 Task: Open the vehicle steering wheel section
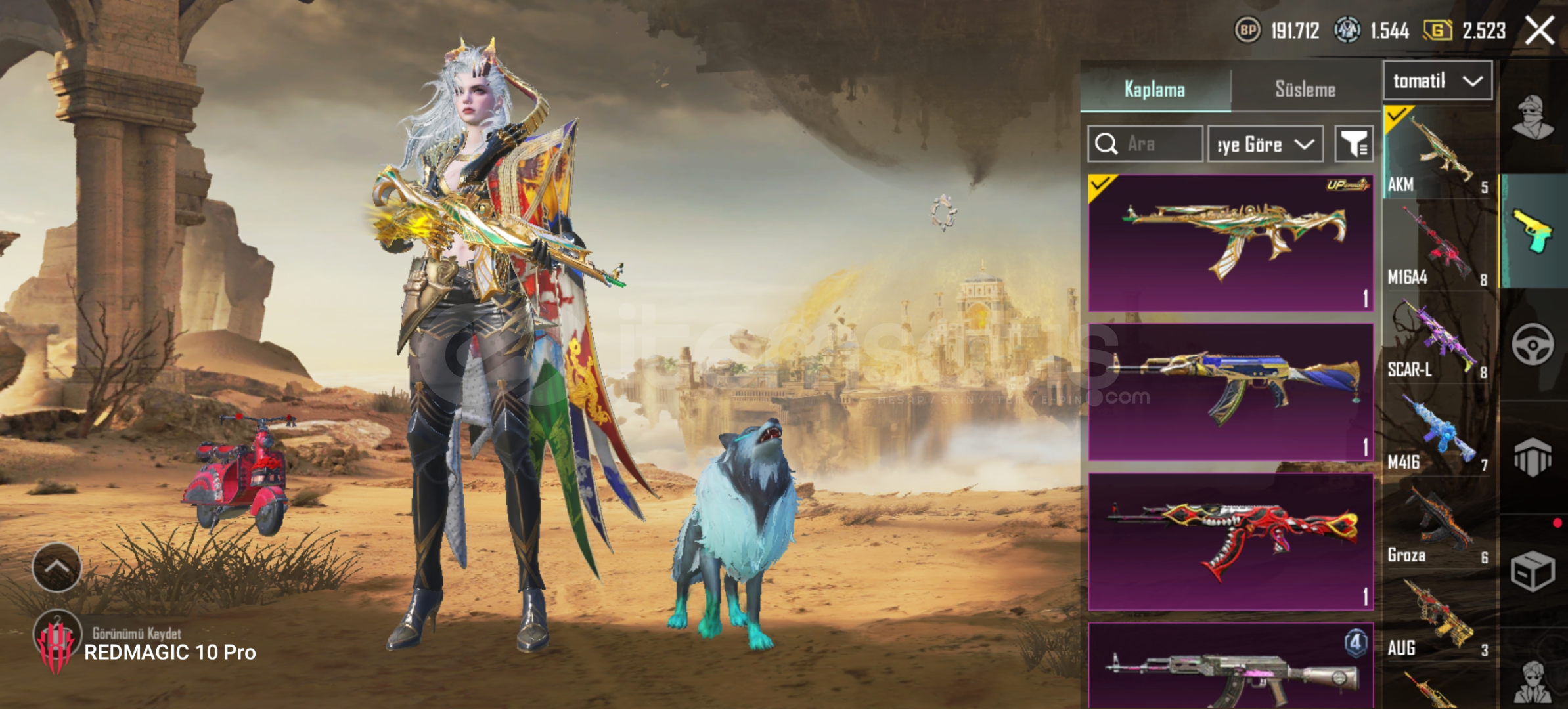point(1533,344)
